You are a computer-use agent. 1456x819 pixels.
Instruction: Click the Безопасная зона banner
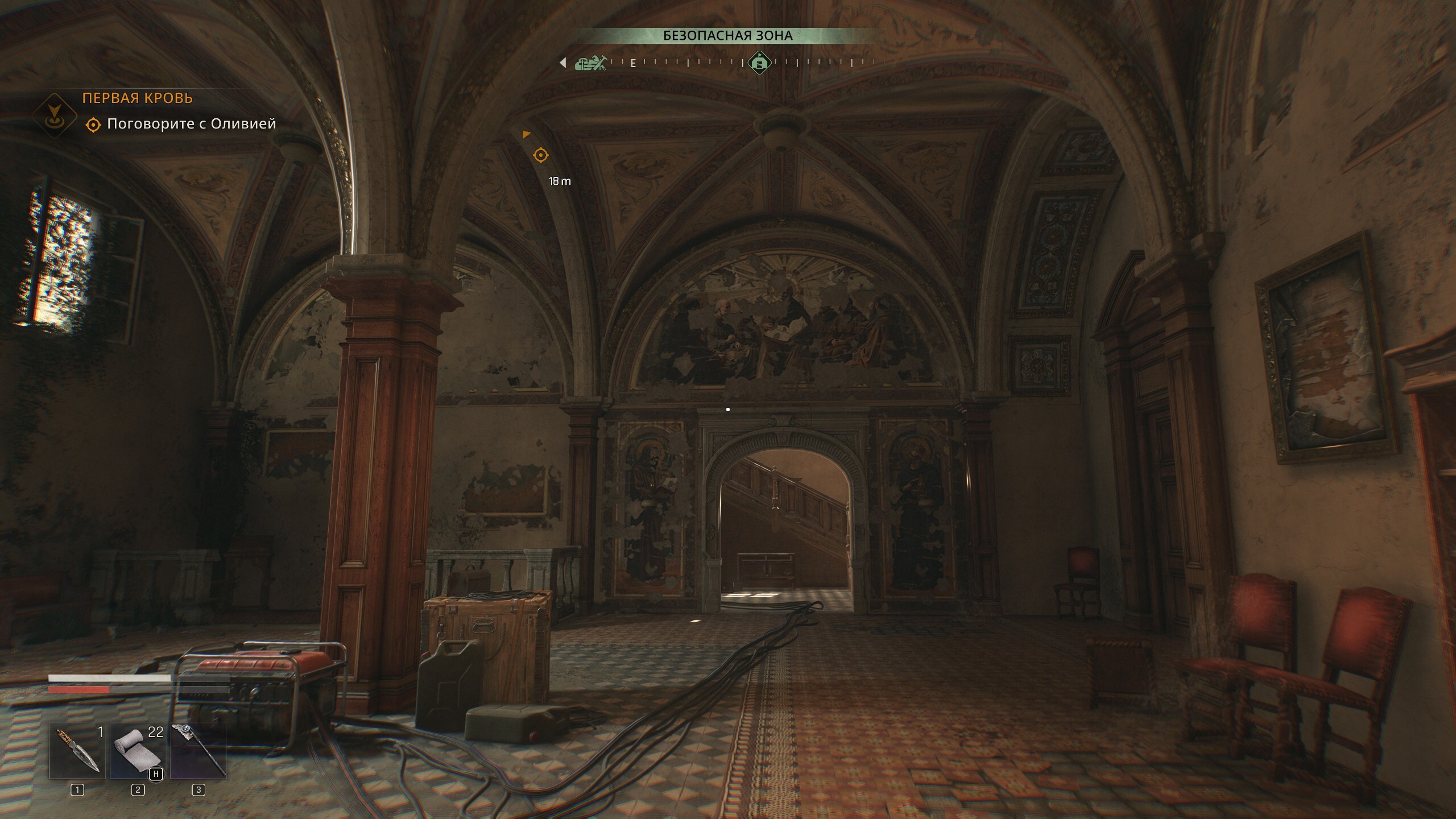(727, 35)
